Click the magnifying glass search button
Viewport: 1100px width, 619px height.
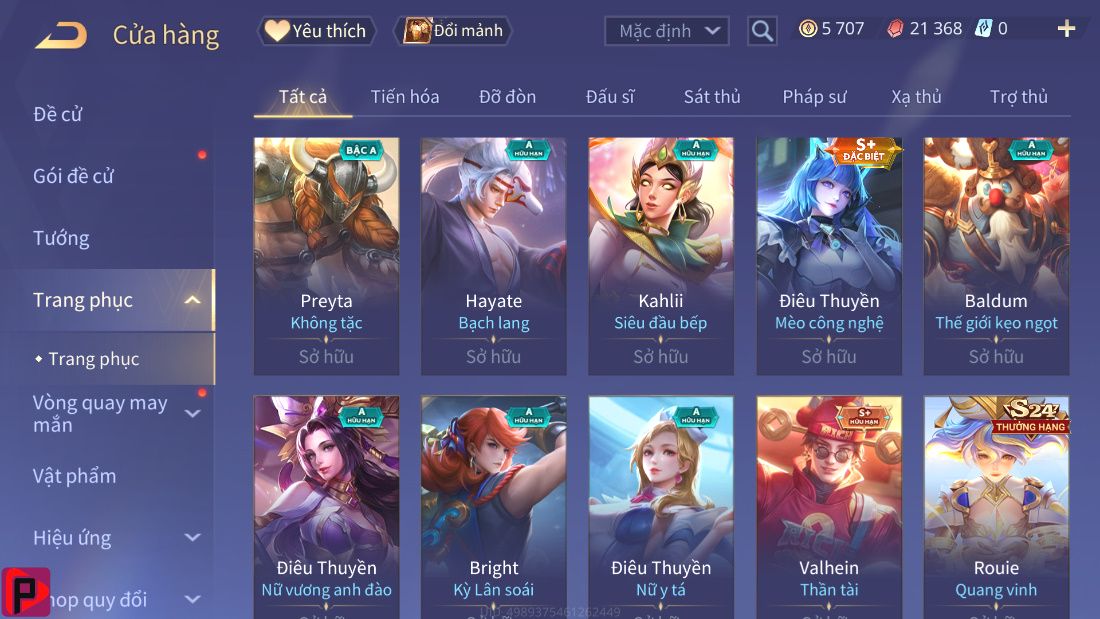pyautogui.click(x=762, y=31)
